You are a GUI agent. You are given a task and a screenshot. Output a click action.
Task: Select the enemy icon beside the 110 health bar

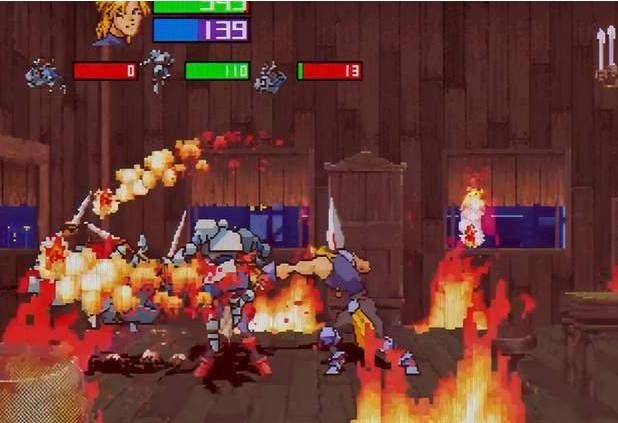(x=159, y=70)
